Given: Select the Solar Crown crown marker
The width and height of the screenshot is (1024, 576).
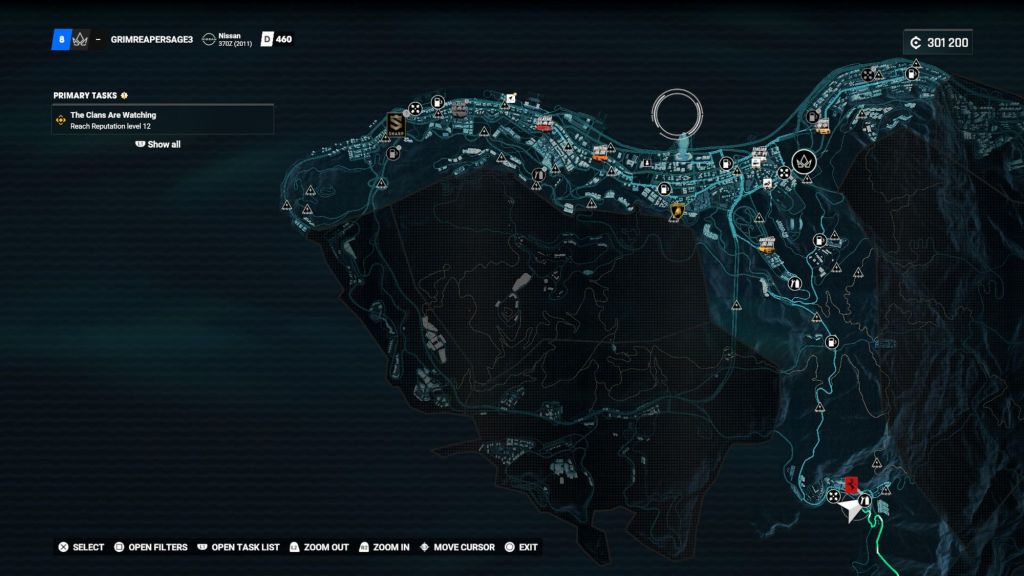Looking at the screenshot, I should pos(802,161).
